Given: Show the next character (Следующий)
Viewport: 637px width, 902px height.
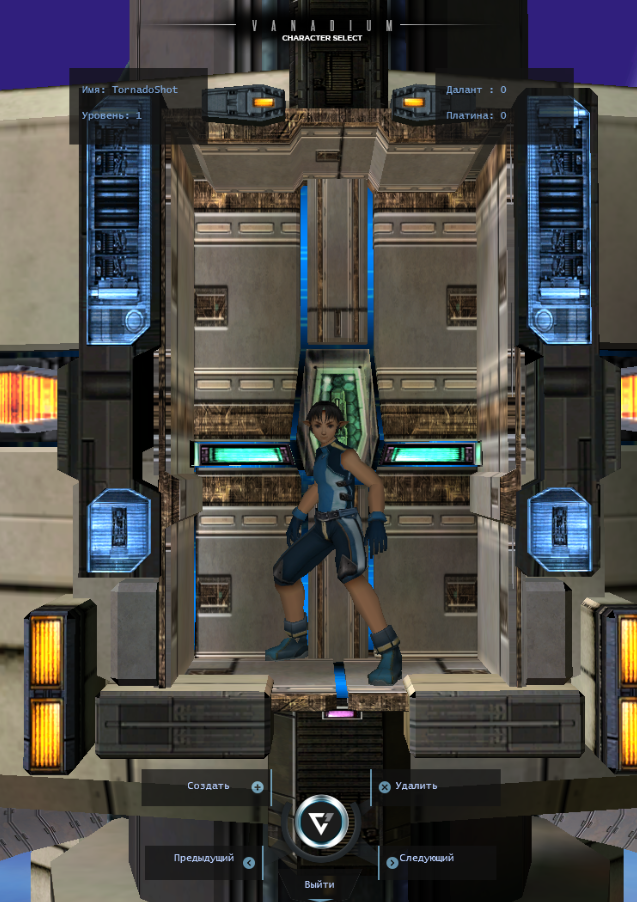Looking at the screenshot, I should tap(426, 859).
